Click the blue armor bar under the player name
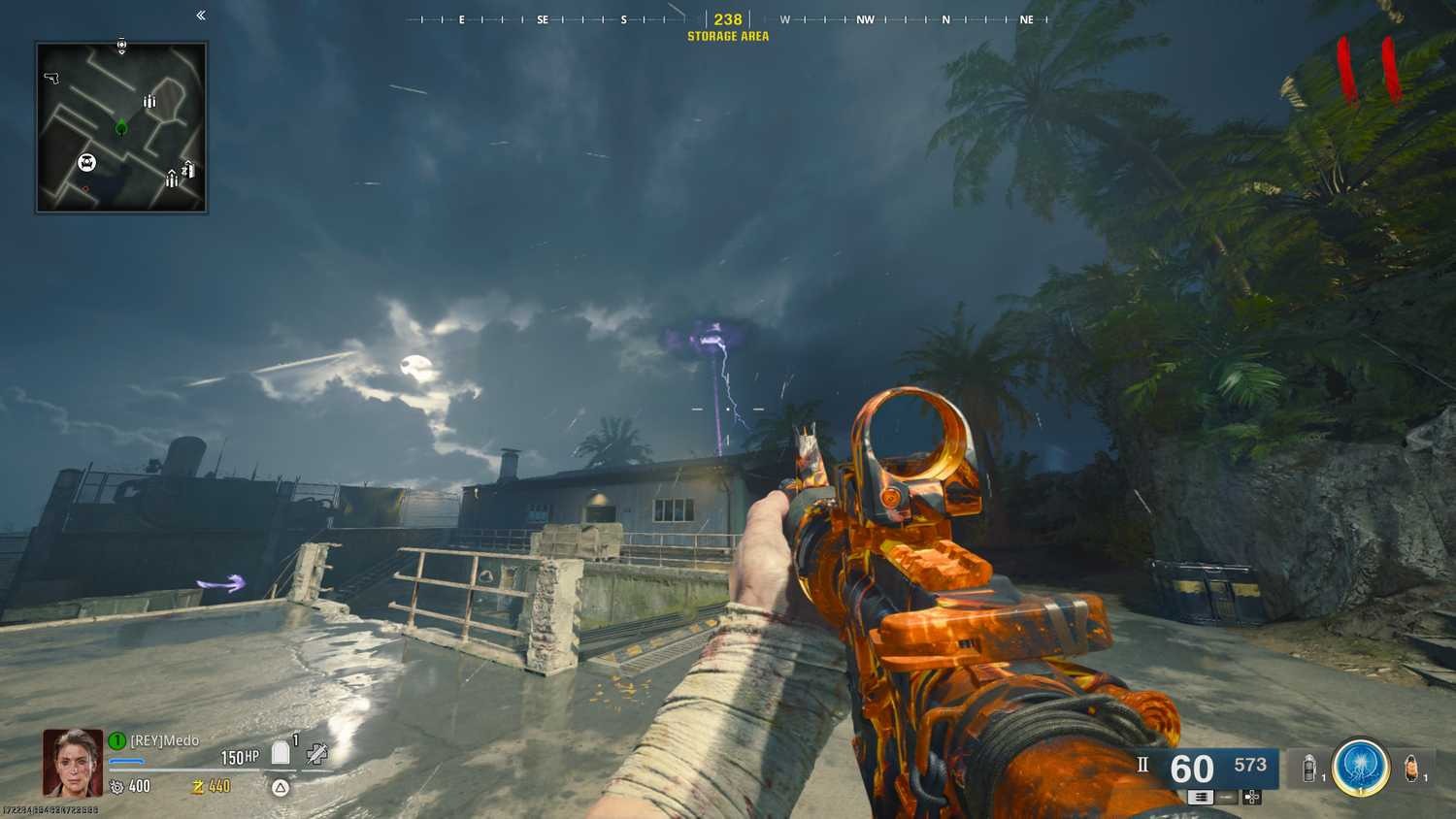Viewport: 1456px width, 819px height. 126,761
